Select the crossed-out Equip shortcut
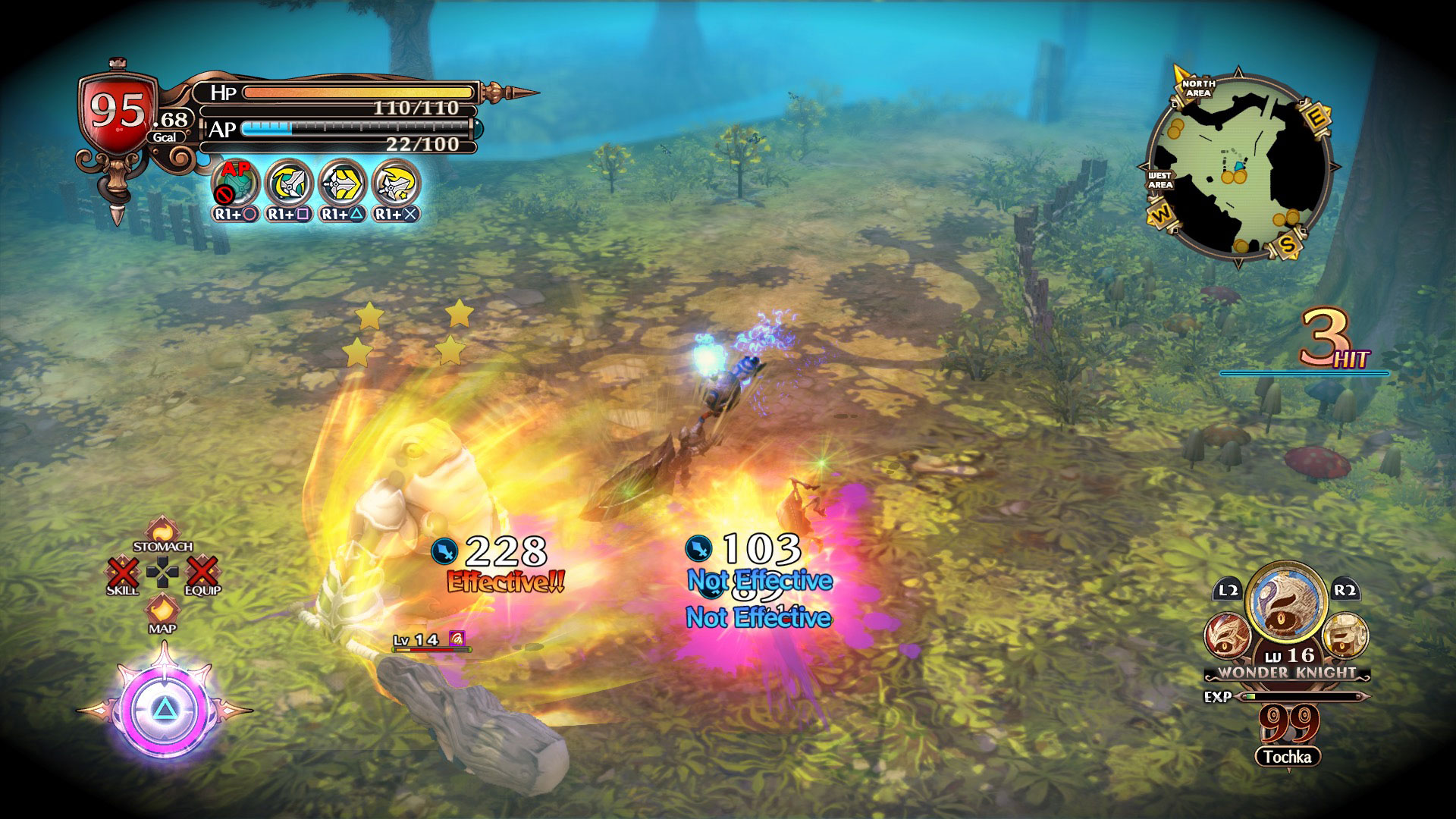Image resolution: width=1456 pixels, height=819 pixels. [202, 574]
